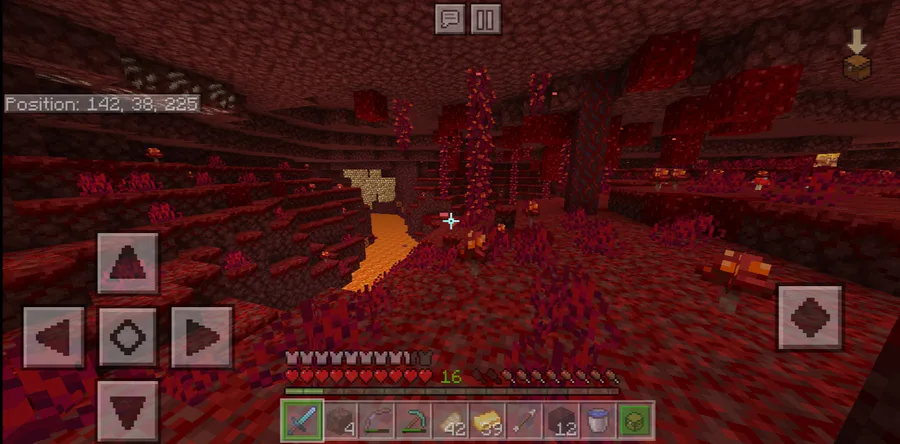Image resolution: width=900 pixels, height=444 pixels.
Task: Tap the center sneak diamond button
Action: tap(128, 337)
